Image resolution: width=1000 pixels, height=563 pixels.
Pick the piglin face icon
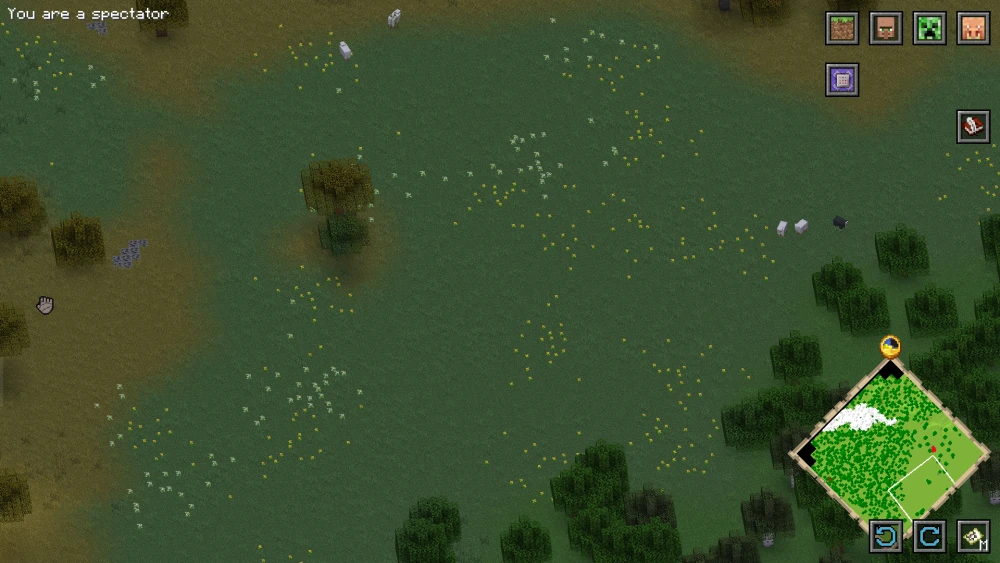(973, 29)
